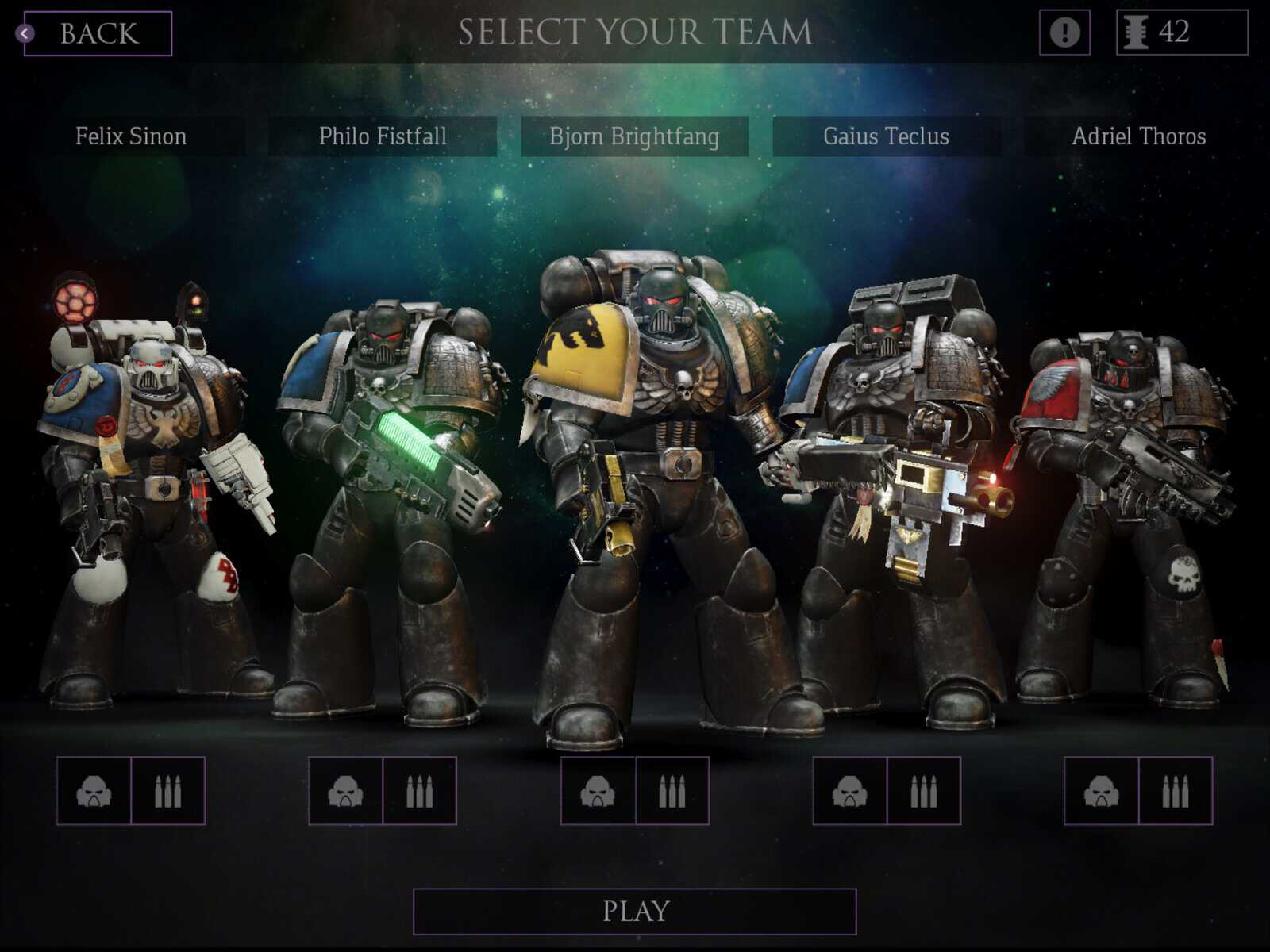Select Philo Fistfall's helmet icon
Screen dimensions: 1270x952
[x=346, y=793]
